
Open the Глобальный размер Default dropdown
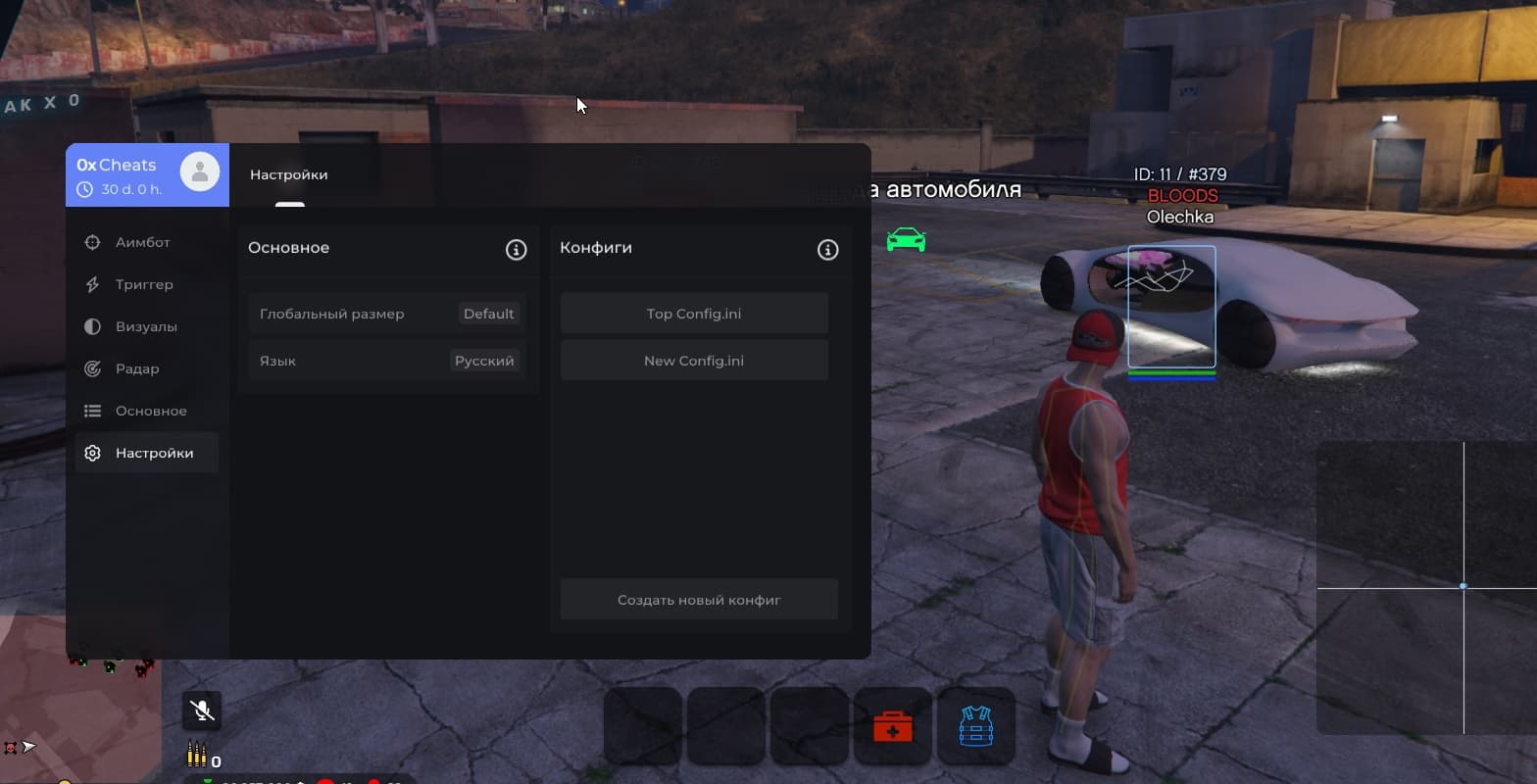pos(488,314)
